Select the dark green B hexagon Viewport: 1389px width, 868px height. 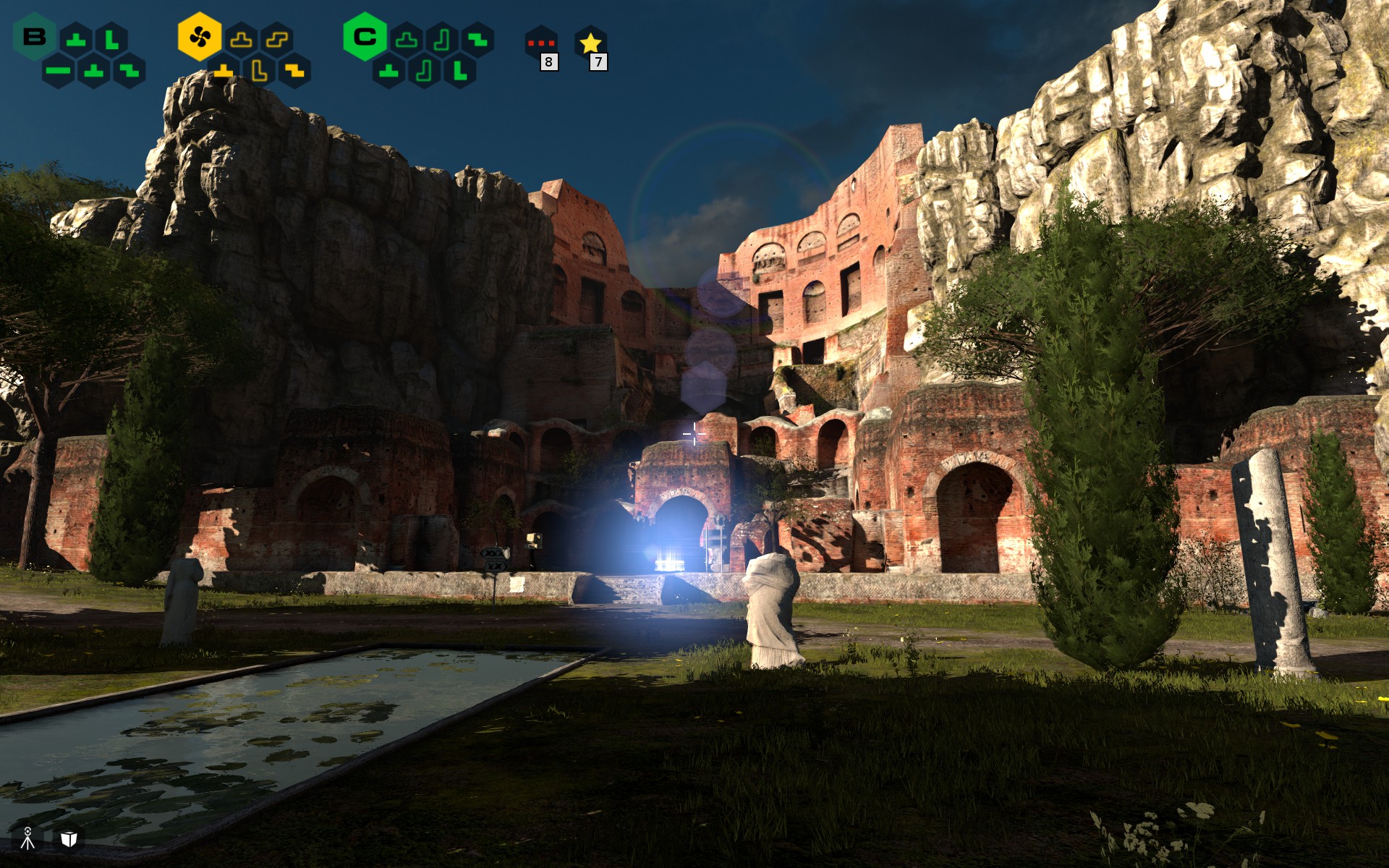tap(34, 37)
